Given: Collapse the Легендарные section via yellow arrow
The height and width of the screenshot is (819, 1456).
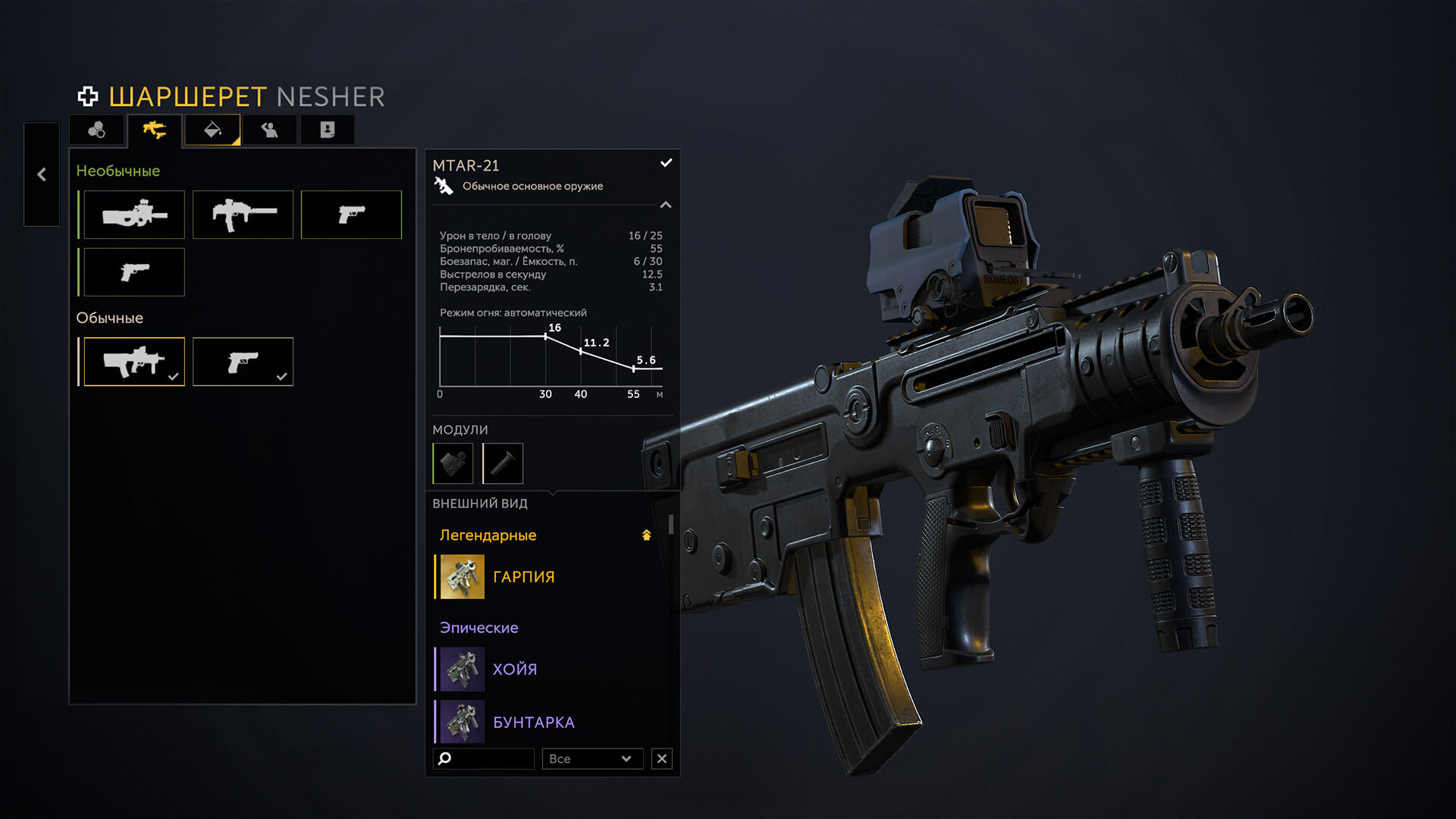Looking at the screenshot, I should 645,535.
